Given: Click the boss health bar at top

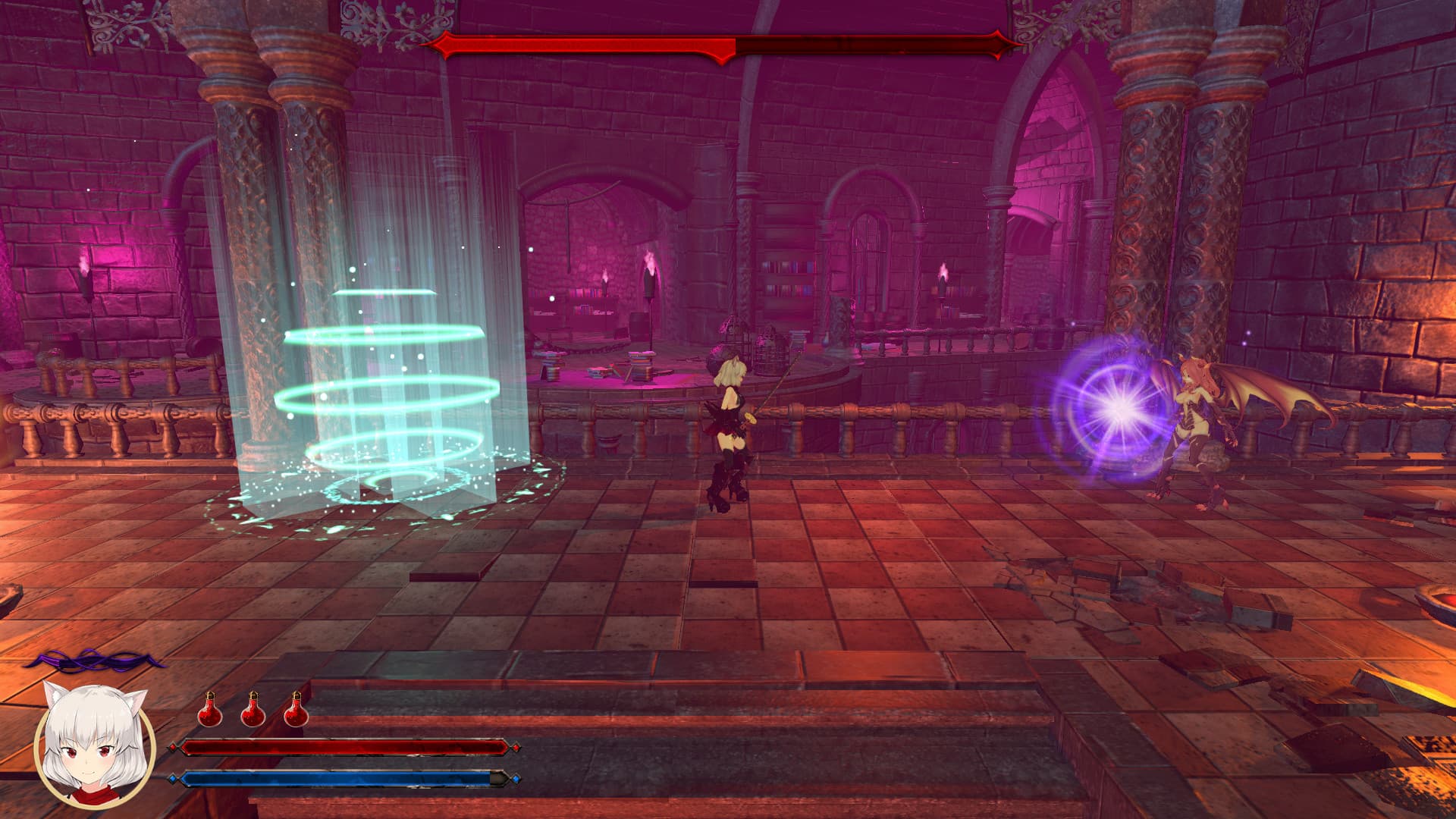Looking at the screenshot, I should tap(720, 48).
